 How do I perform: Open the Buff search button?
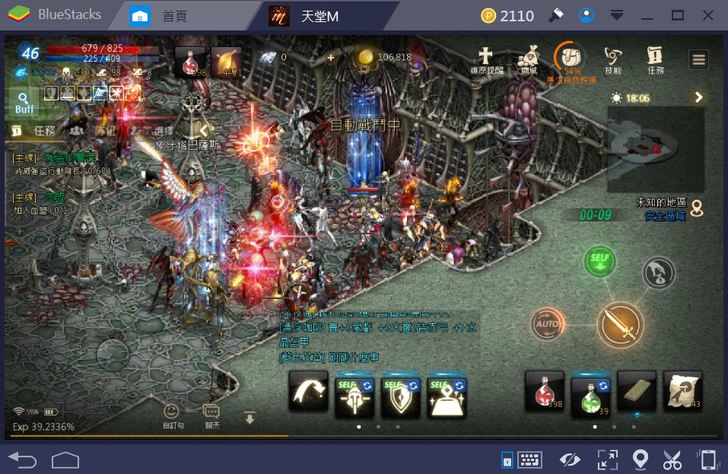coord(23,101)
